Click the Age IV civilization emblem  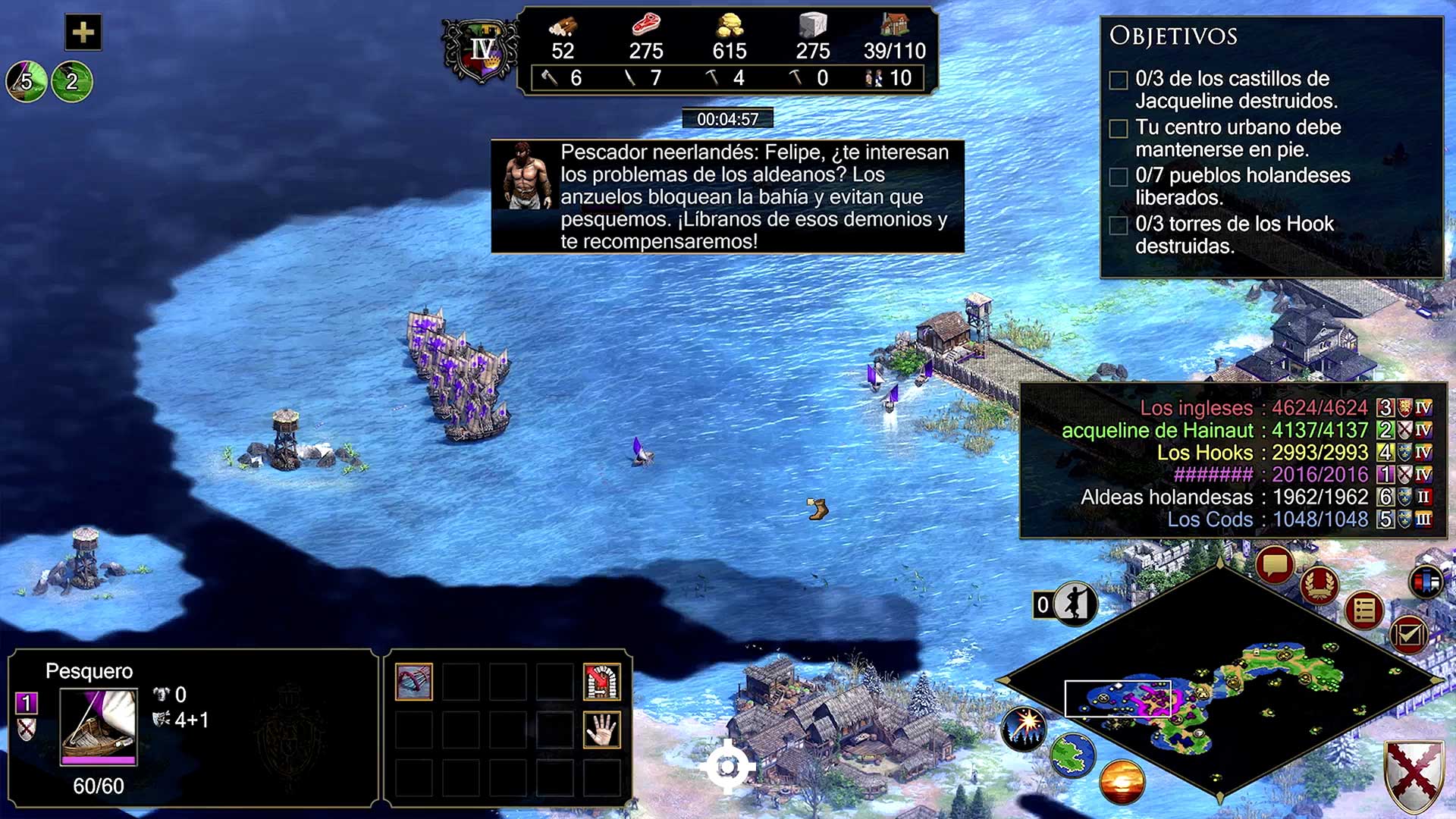481,52
